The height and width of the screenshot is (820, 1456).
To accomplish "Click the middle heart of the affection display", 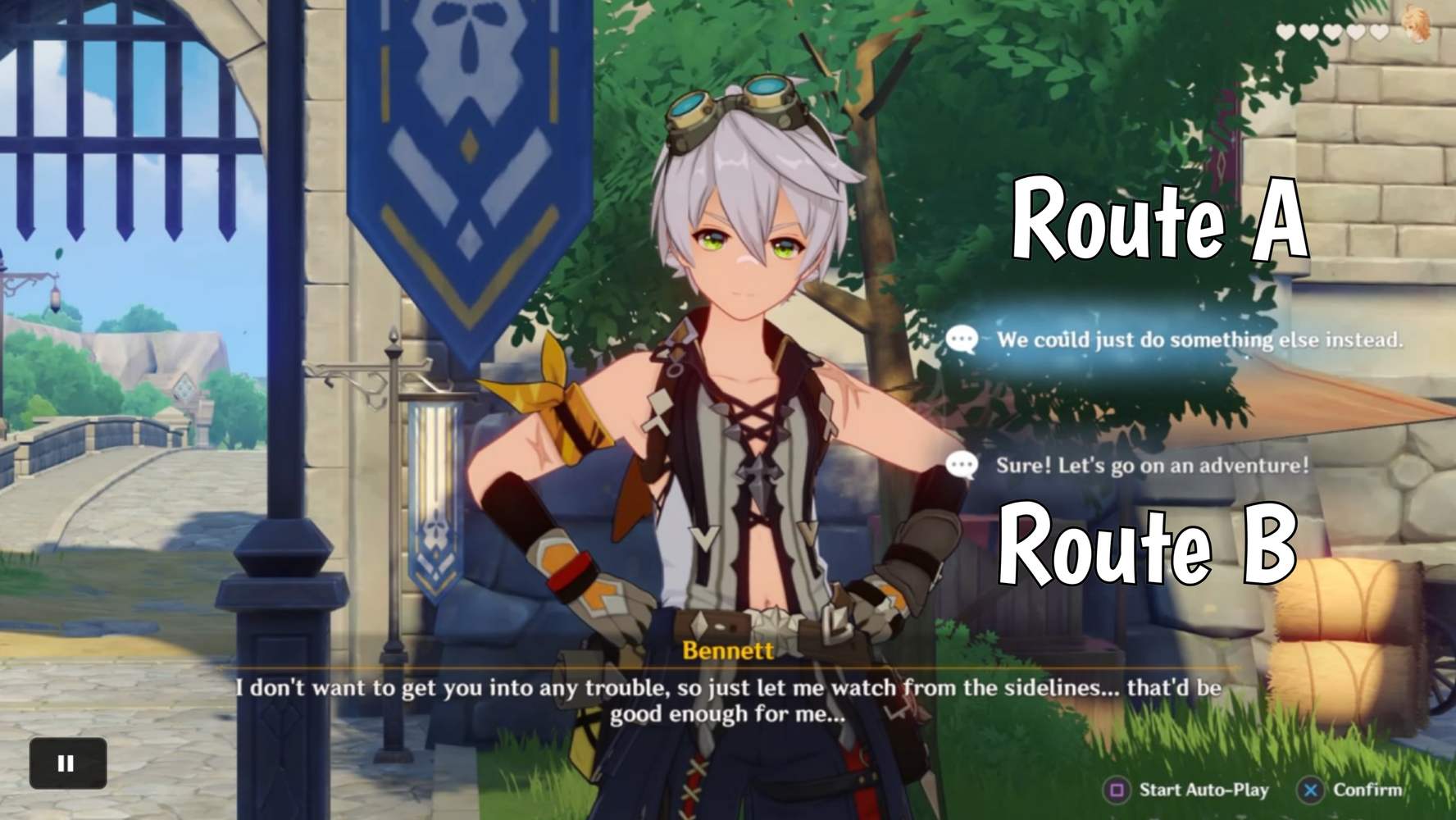I will (x=1331, y=31).
